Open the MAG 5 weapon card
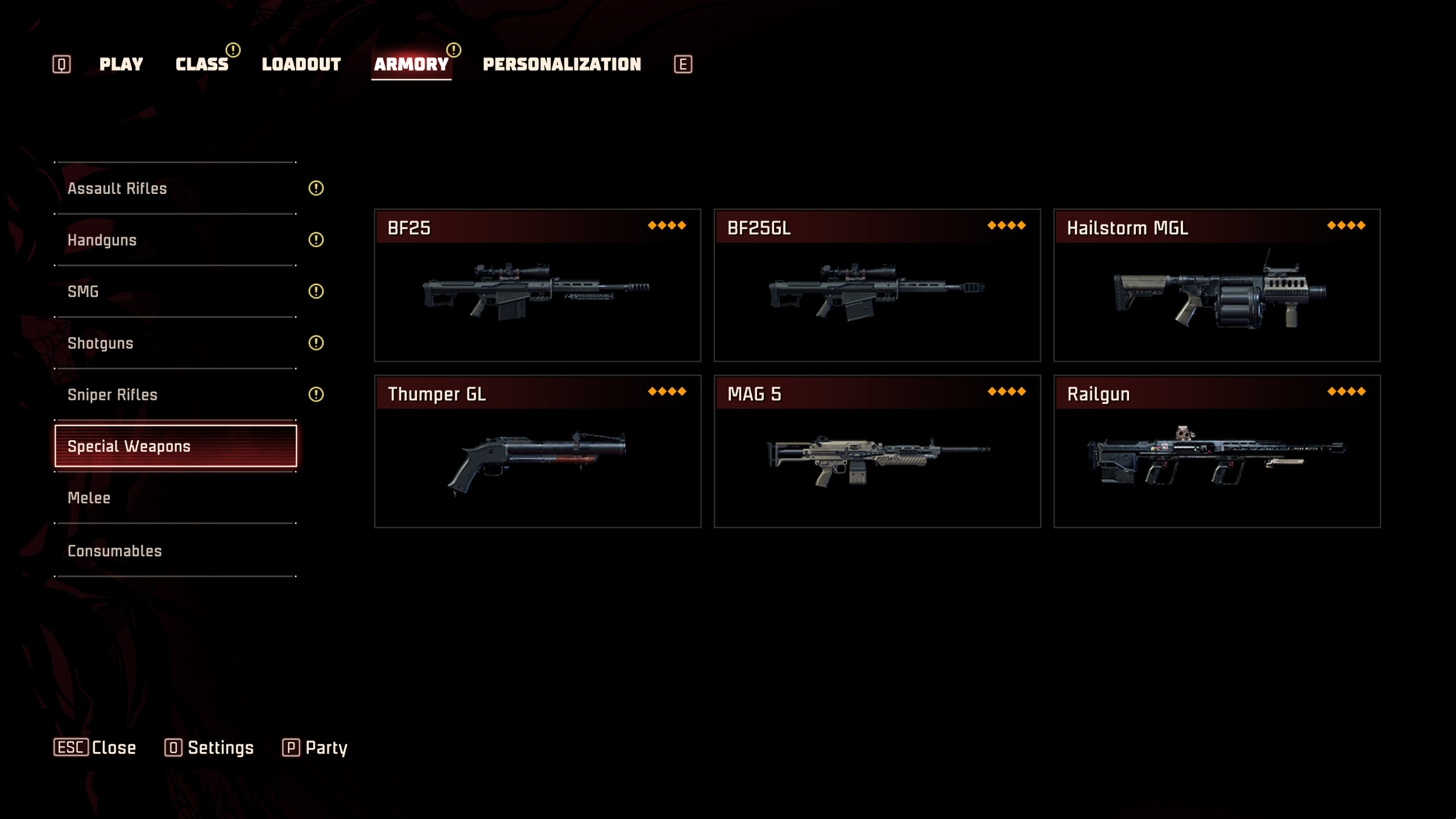Screen dimensions: 1456x819 (x=877, y=452)
